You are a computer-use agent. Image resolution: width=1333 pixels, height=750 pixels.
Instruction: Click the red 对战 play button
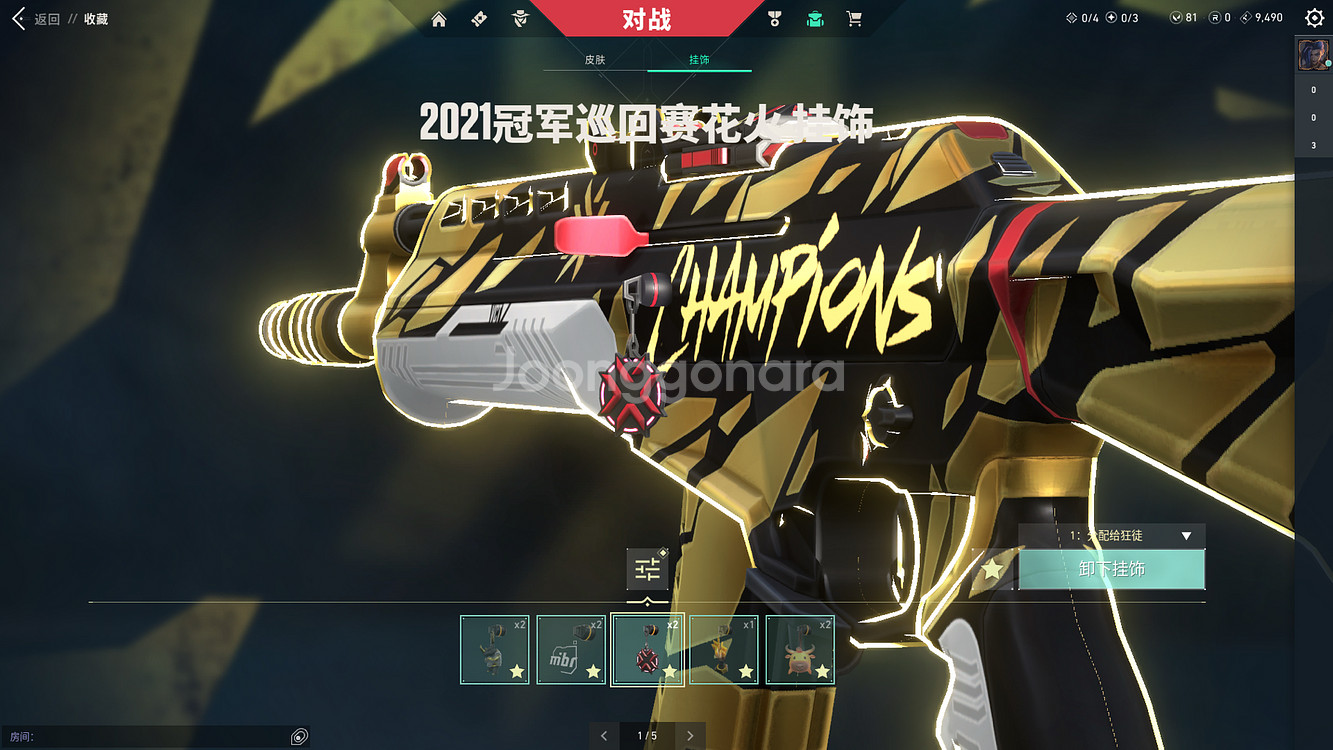646,19
